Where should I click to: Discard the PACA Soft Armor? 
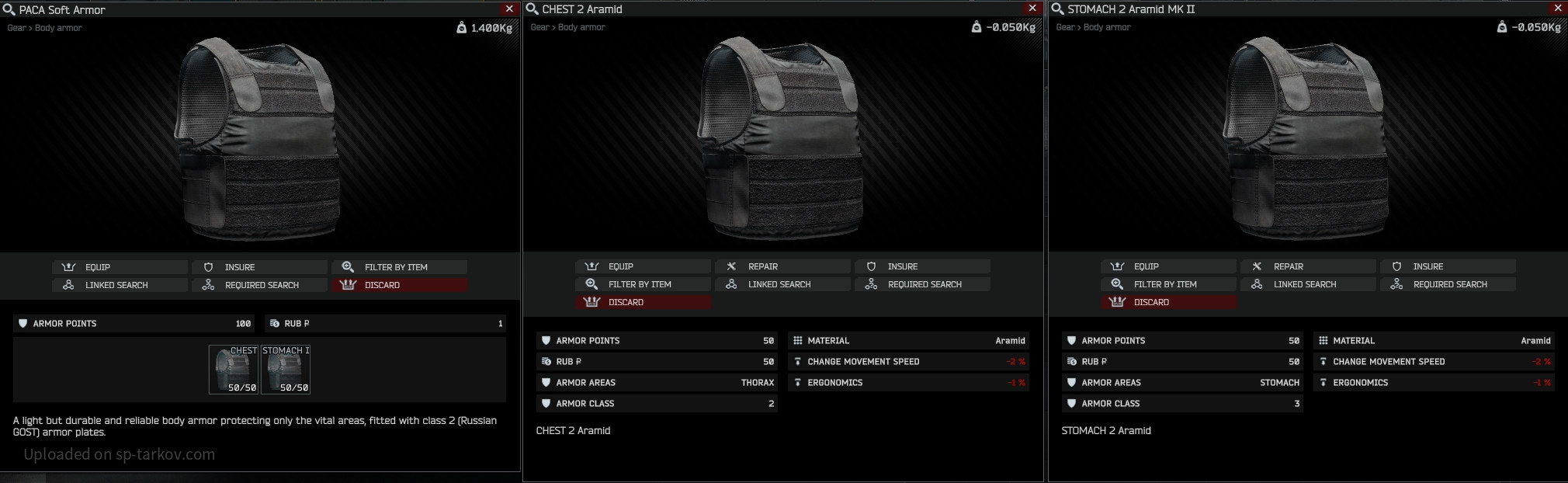pos(399,285)
